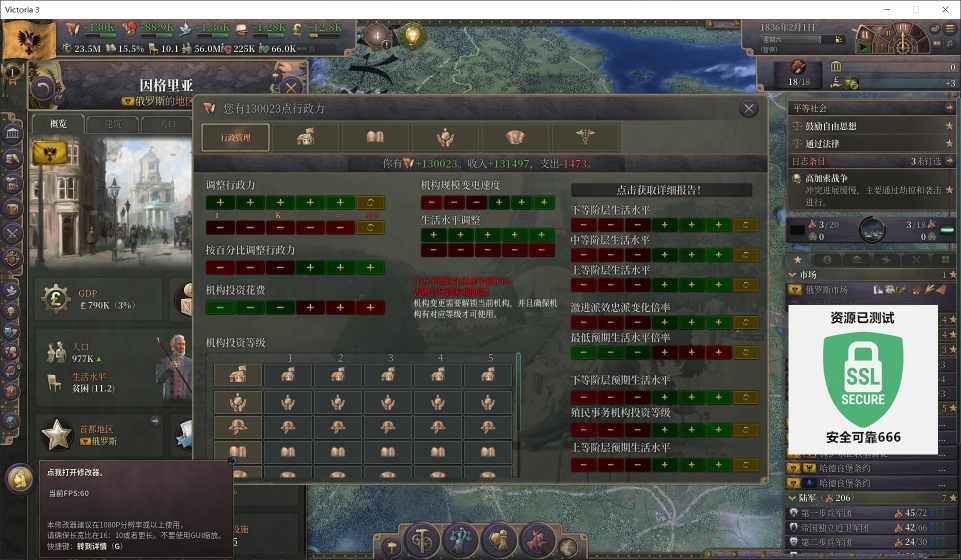Viewport: 961px width, 560px height.
Task: Open the caduceus icon tab
Action: [584, 138]
